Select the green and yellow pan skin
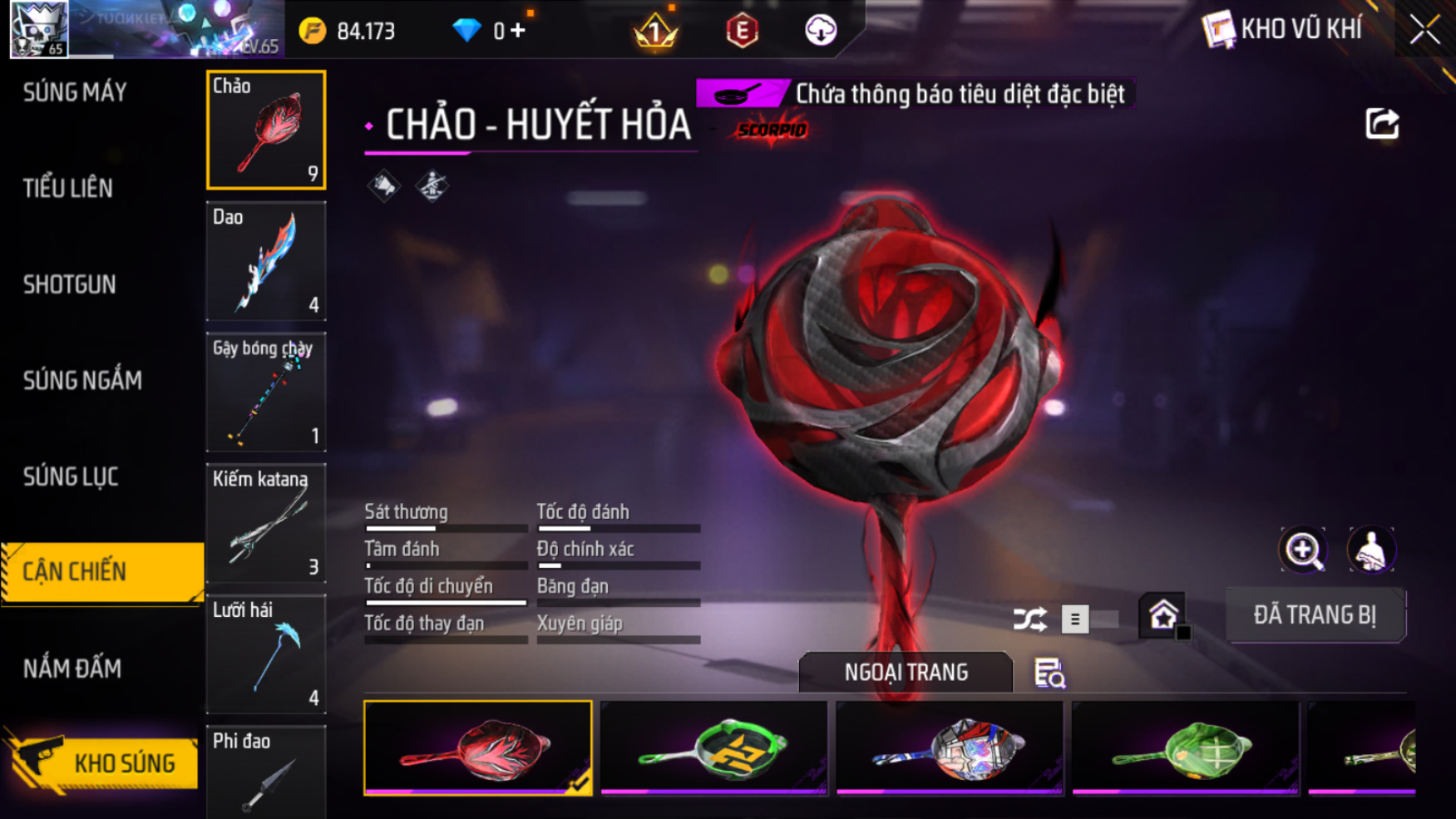Viewport: 1456px width, 819px height. coord(714,747)
